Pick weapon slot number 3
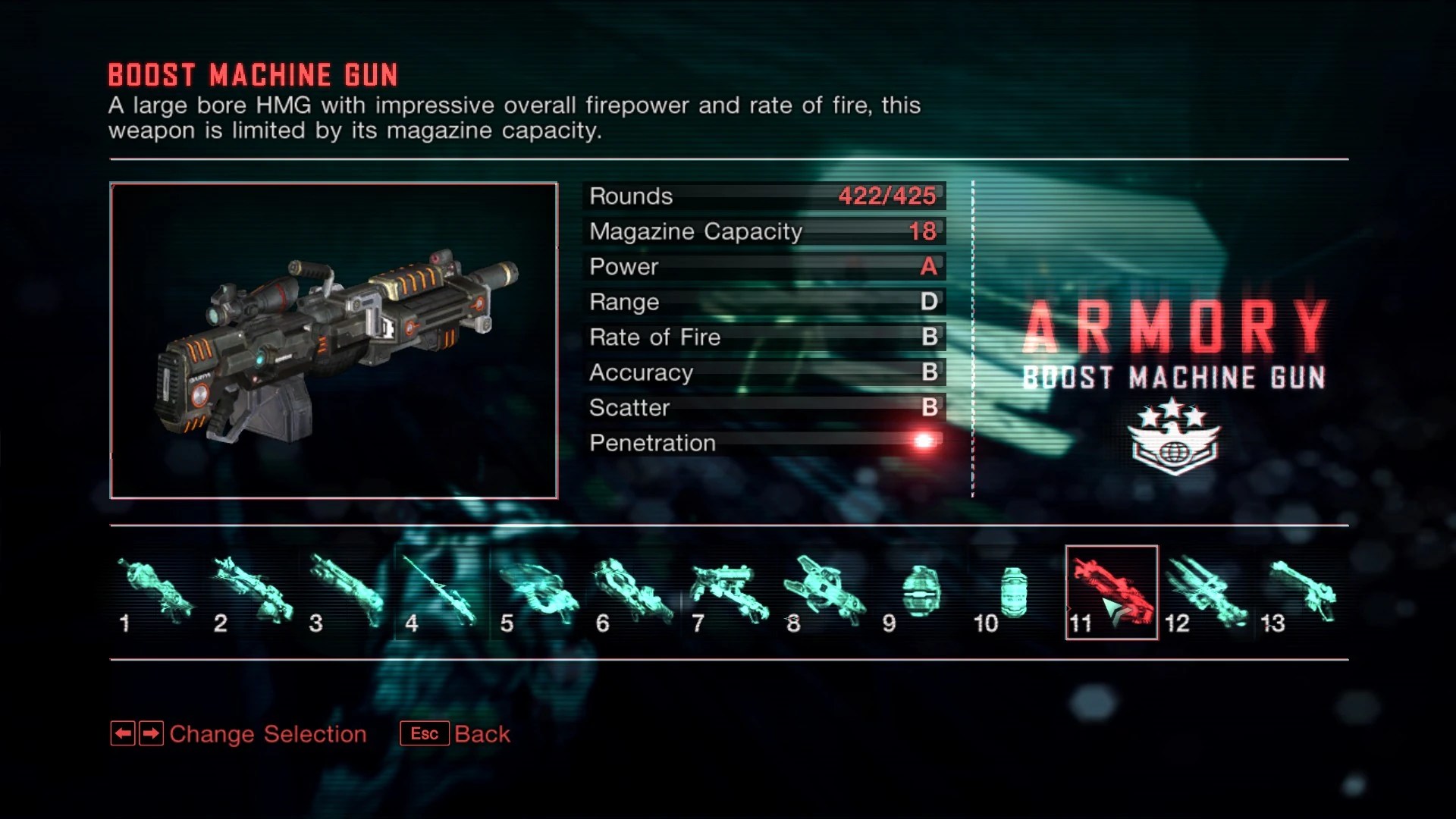The height and width of the screenshot is (819, 1456). tap(347, 593)
